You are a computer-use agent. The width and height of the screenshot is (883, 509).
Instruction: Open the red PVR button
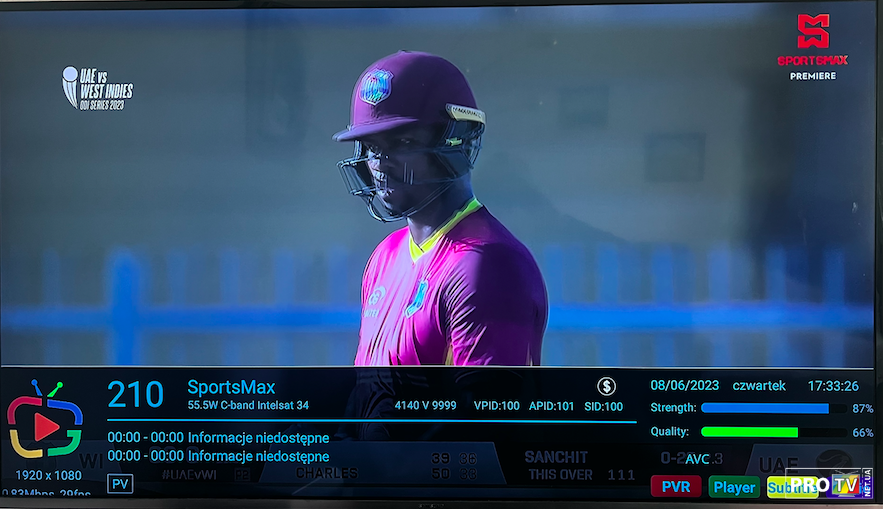click(x=675, y=487)
